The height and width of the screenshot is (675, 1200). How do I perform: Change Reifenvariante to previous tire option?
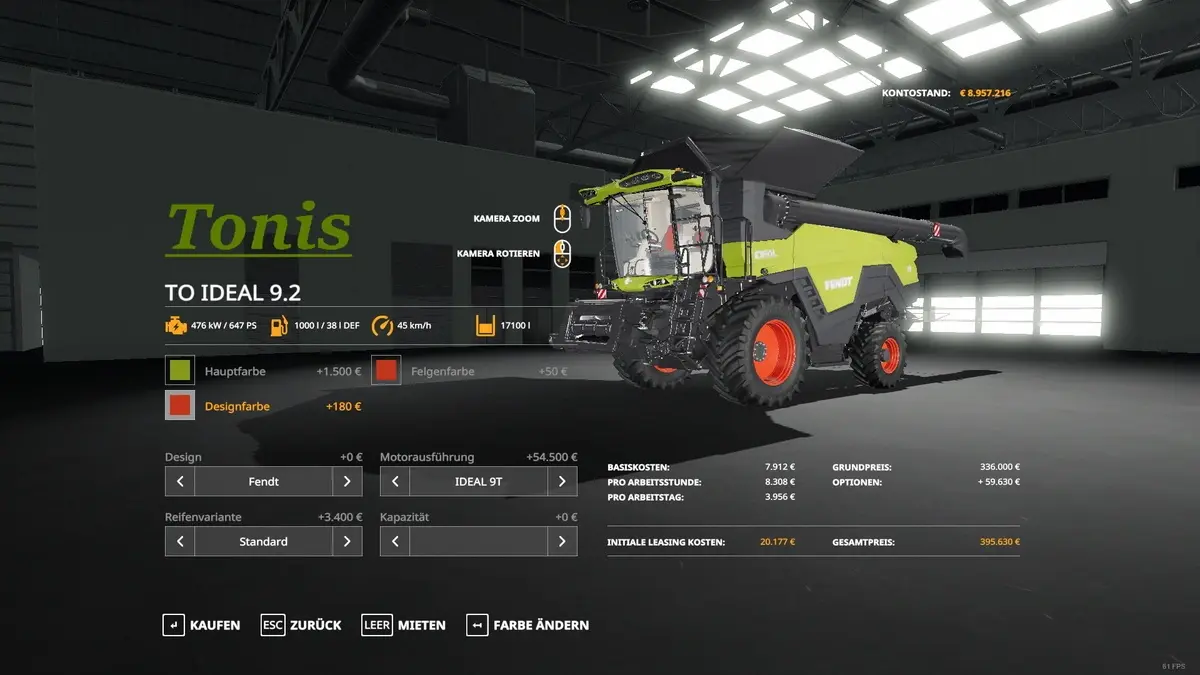(180, 541)
